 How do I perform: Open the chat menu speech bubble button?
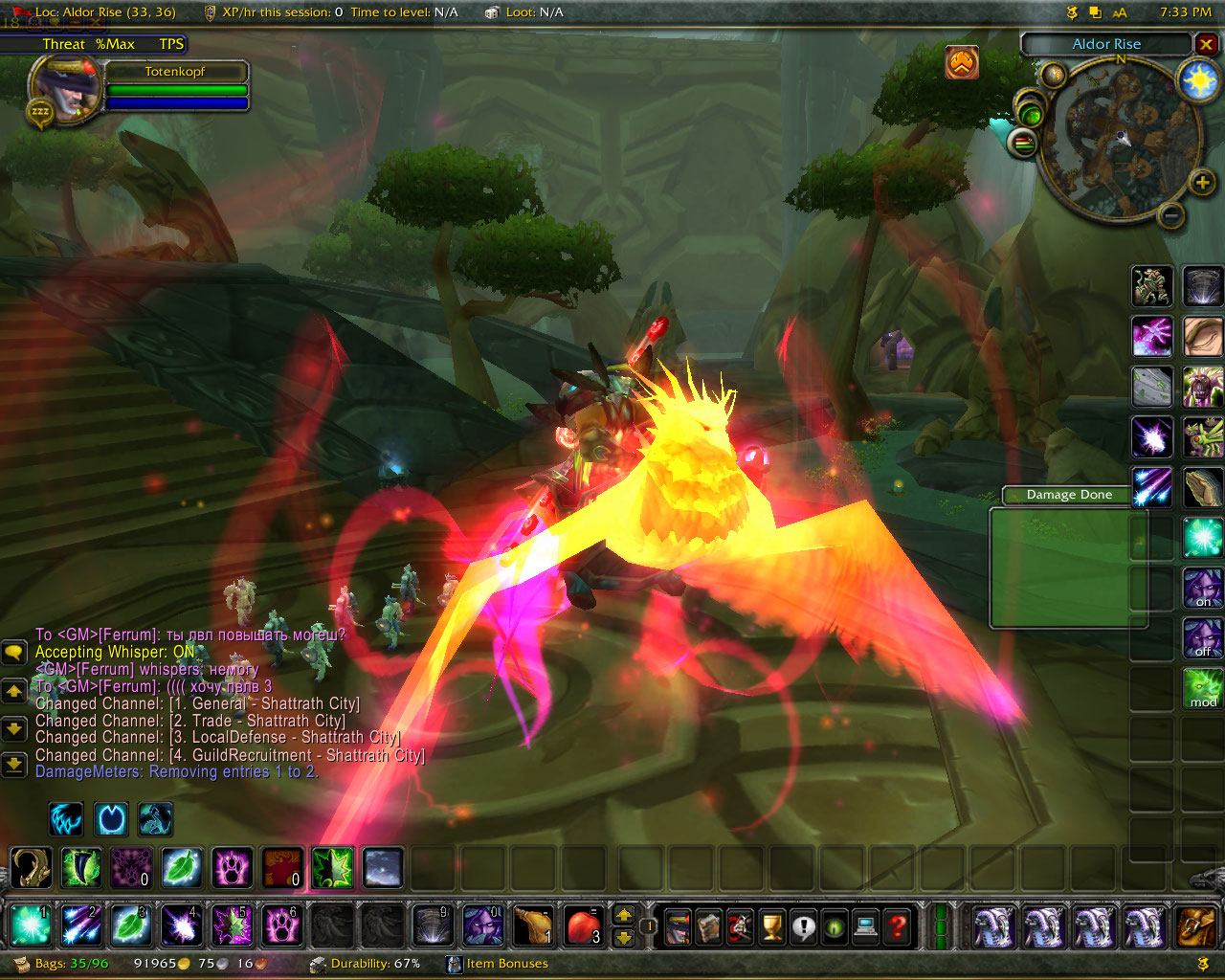pos(13,653)
